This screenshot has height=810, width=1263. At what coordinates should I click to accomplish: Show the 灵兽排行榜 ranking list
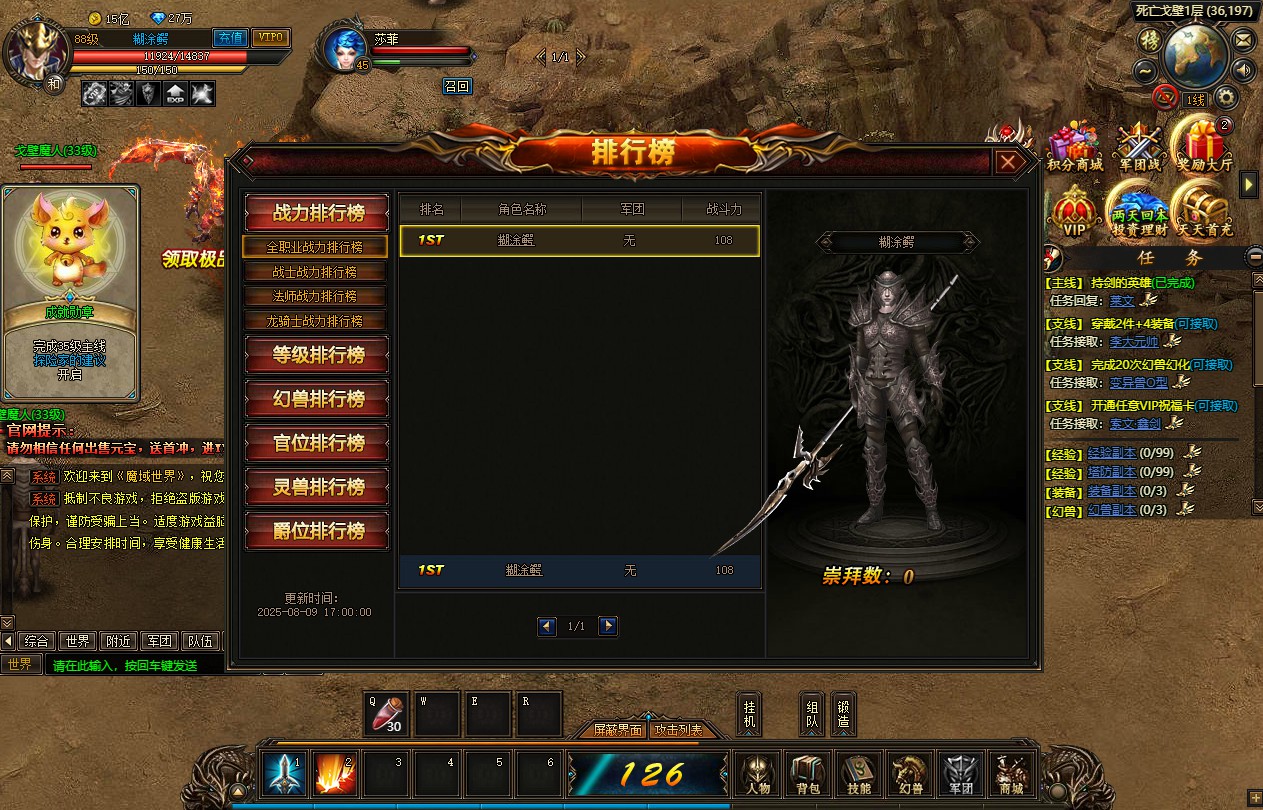click(317, 487)
